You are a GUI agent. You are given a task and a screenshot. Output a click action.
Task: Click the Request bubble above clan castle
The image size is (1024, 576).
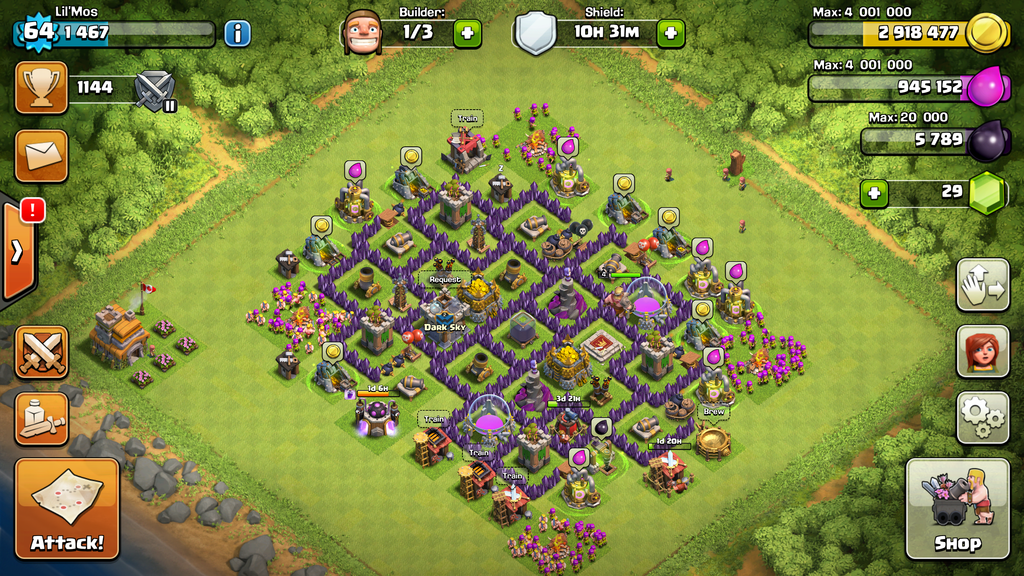pyautogui.click(x=445, y=280)
